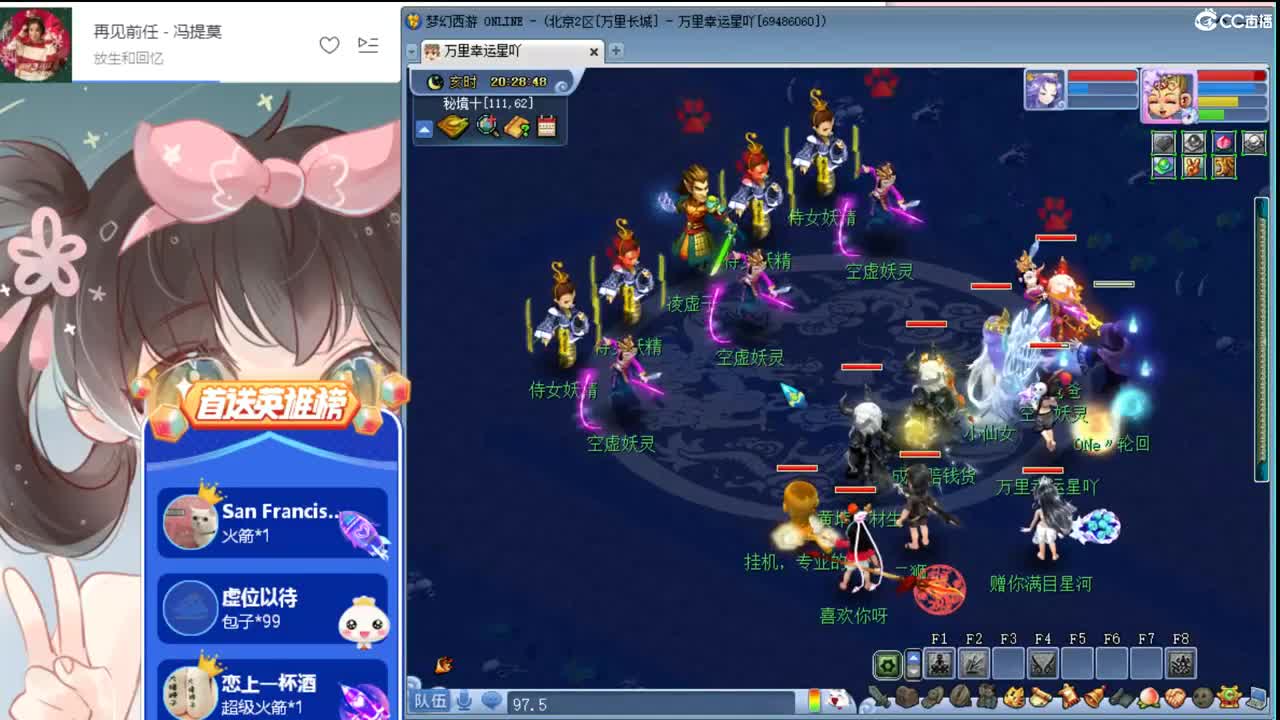The height and width of the screenshot is (720, 1280).
Task: Open the world map magnifier icon
Action: (487, 126)
